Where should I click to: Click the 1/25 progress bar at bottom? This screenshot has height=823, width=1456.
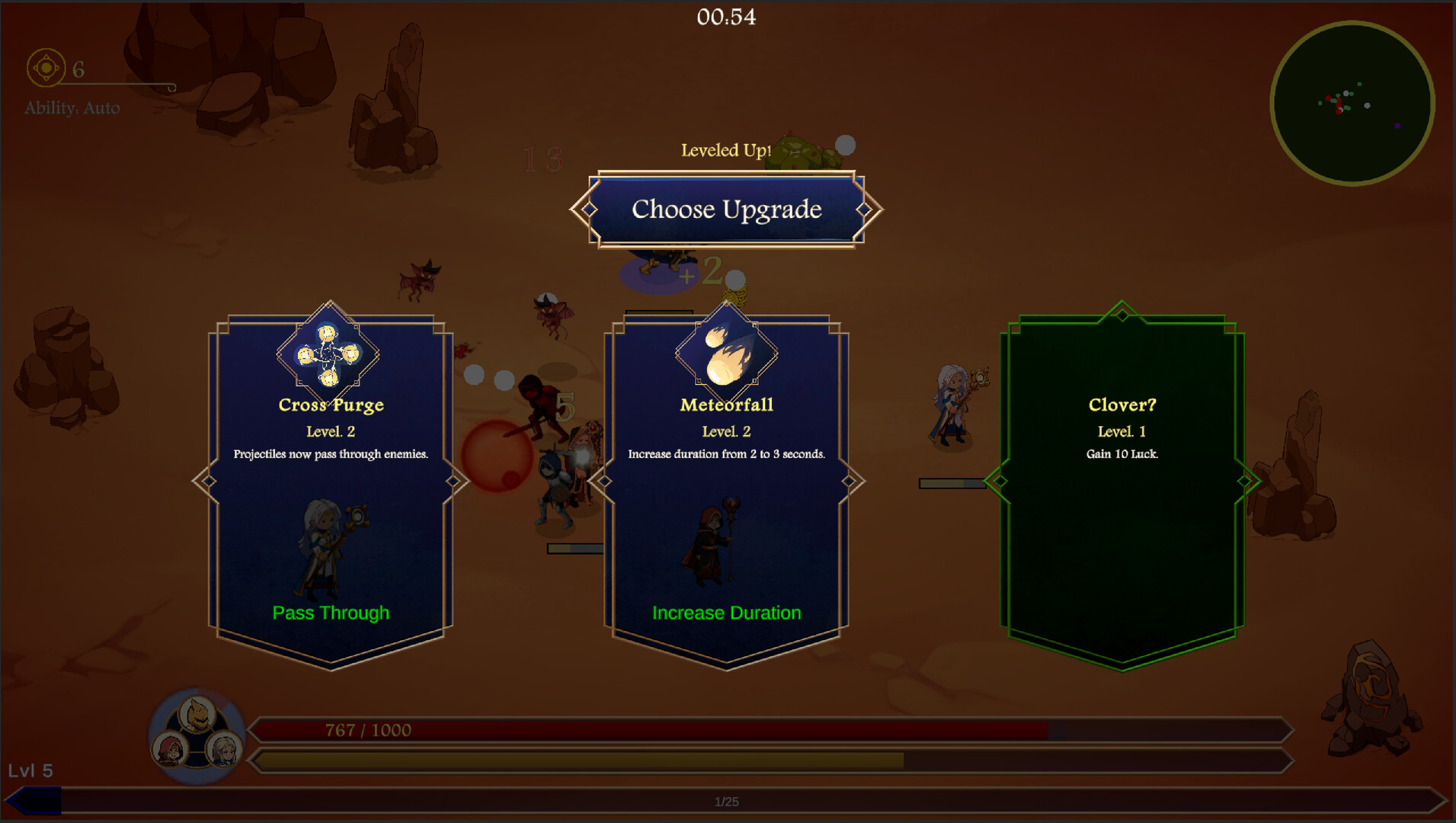[x=724, y=800]
